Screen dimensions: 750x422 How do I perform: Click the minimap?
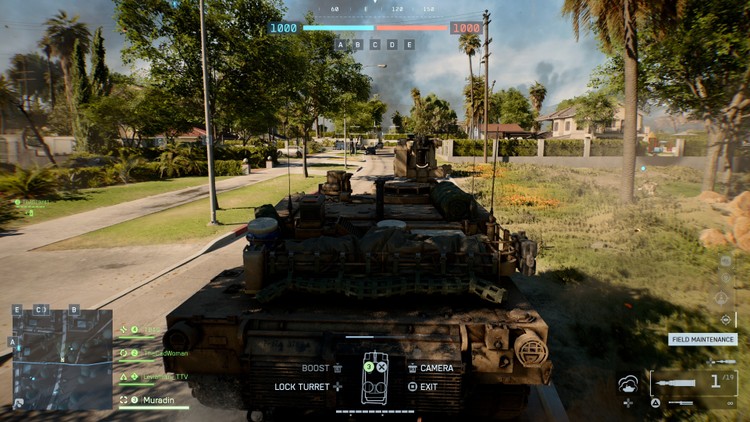click(x=62, y=358)
